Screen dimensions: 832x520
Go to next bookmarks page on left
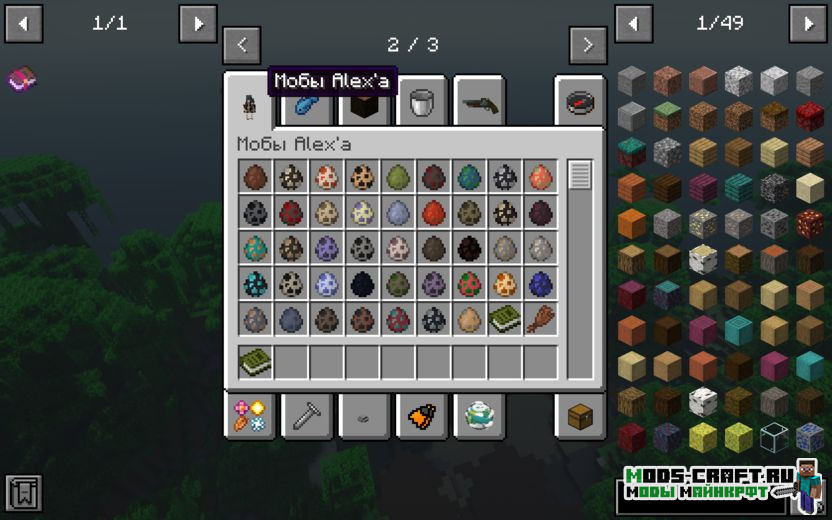click(197, 23)
